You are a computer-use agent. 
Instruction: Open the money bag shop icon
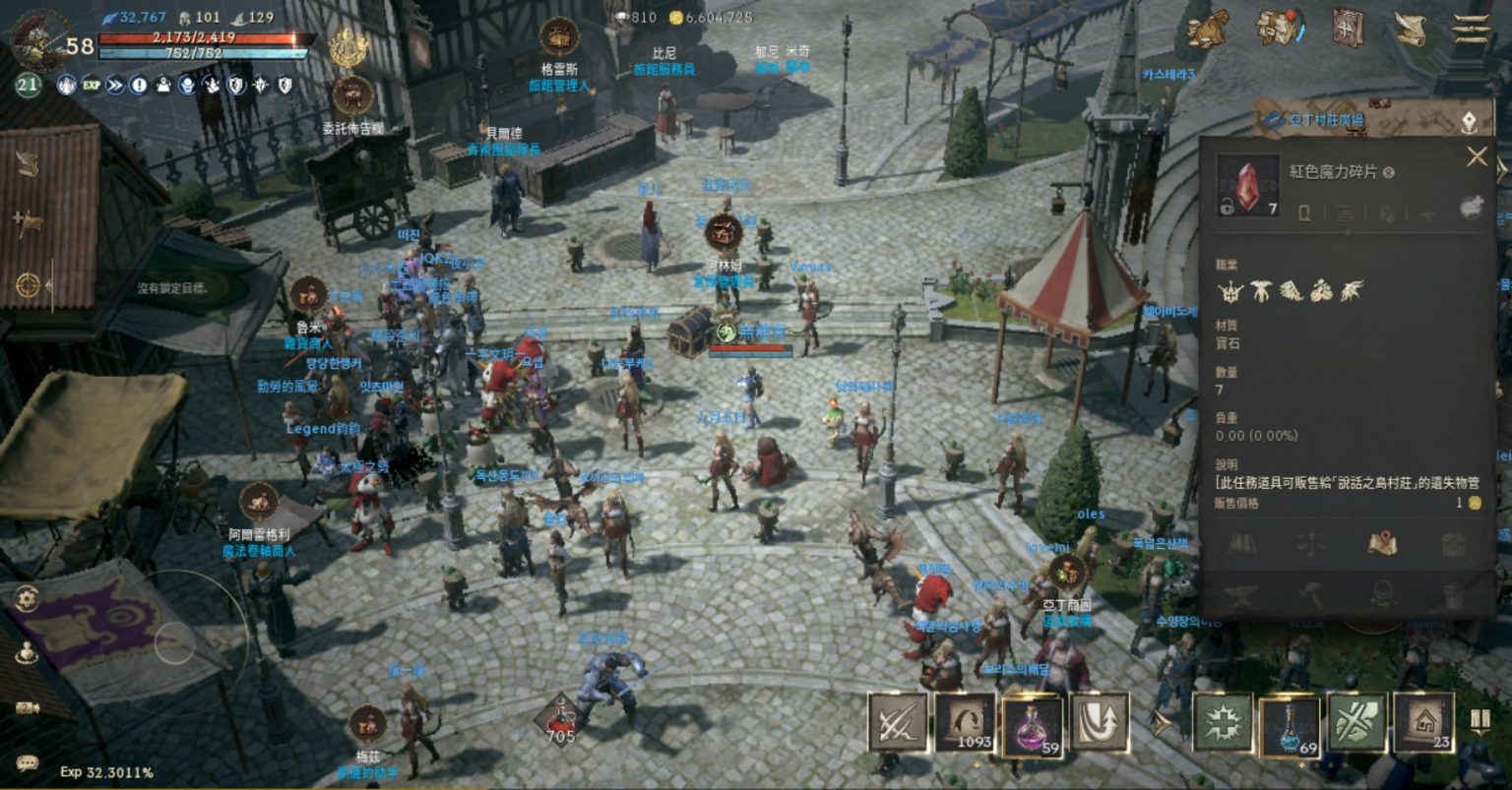[1207, 30]
